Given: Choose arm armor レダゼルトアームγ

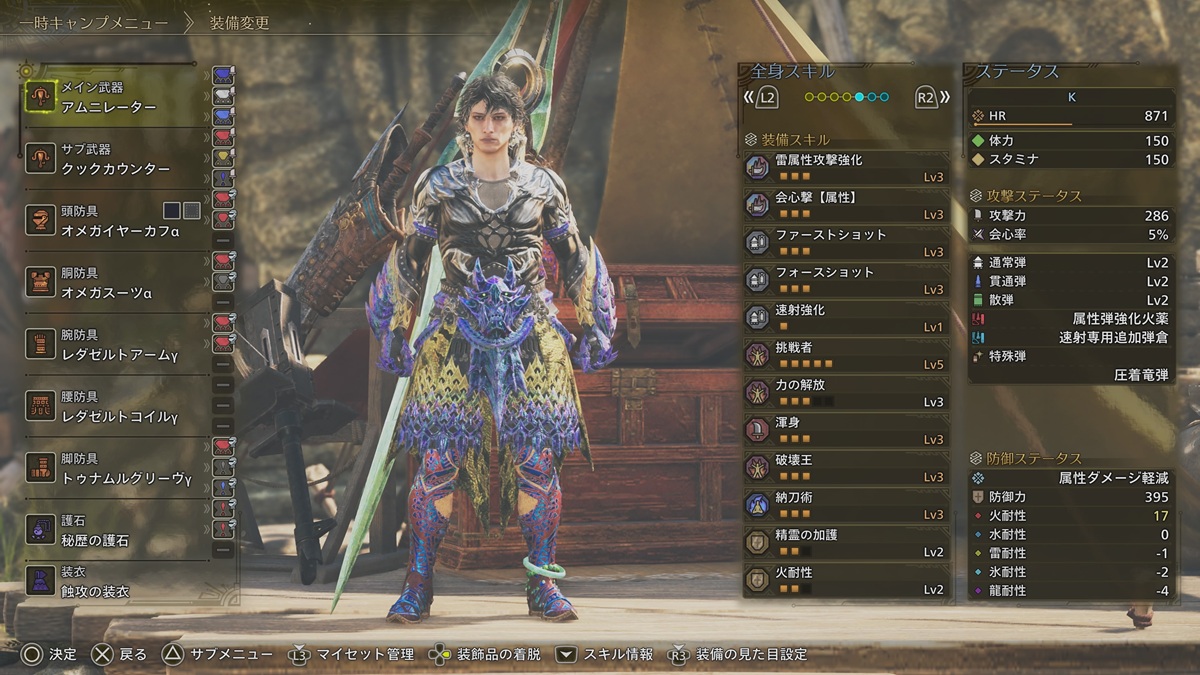Looking at the screenshot, I should 110,345.
